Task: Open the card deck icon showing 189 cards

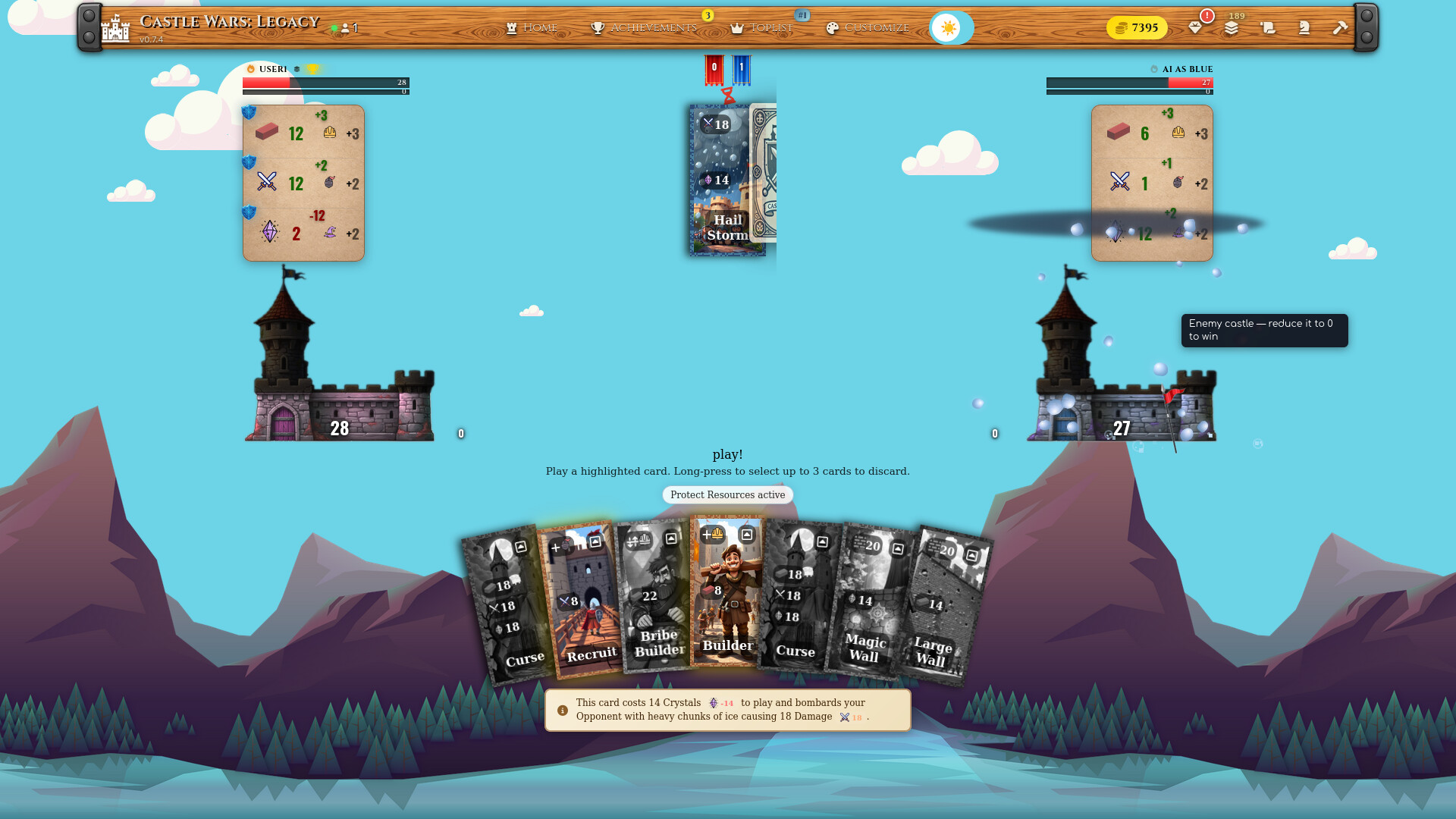Action: point(1232,28)
